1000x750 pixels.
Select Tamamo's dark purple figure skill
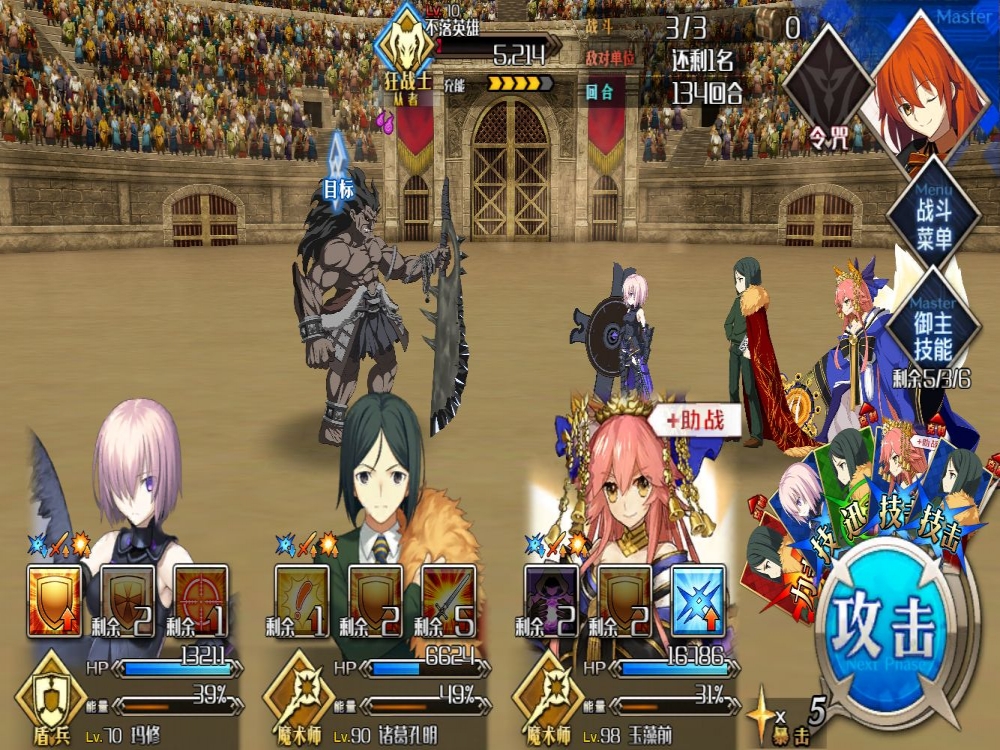point(551,601)
